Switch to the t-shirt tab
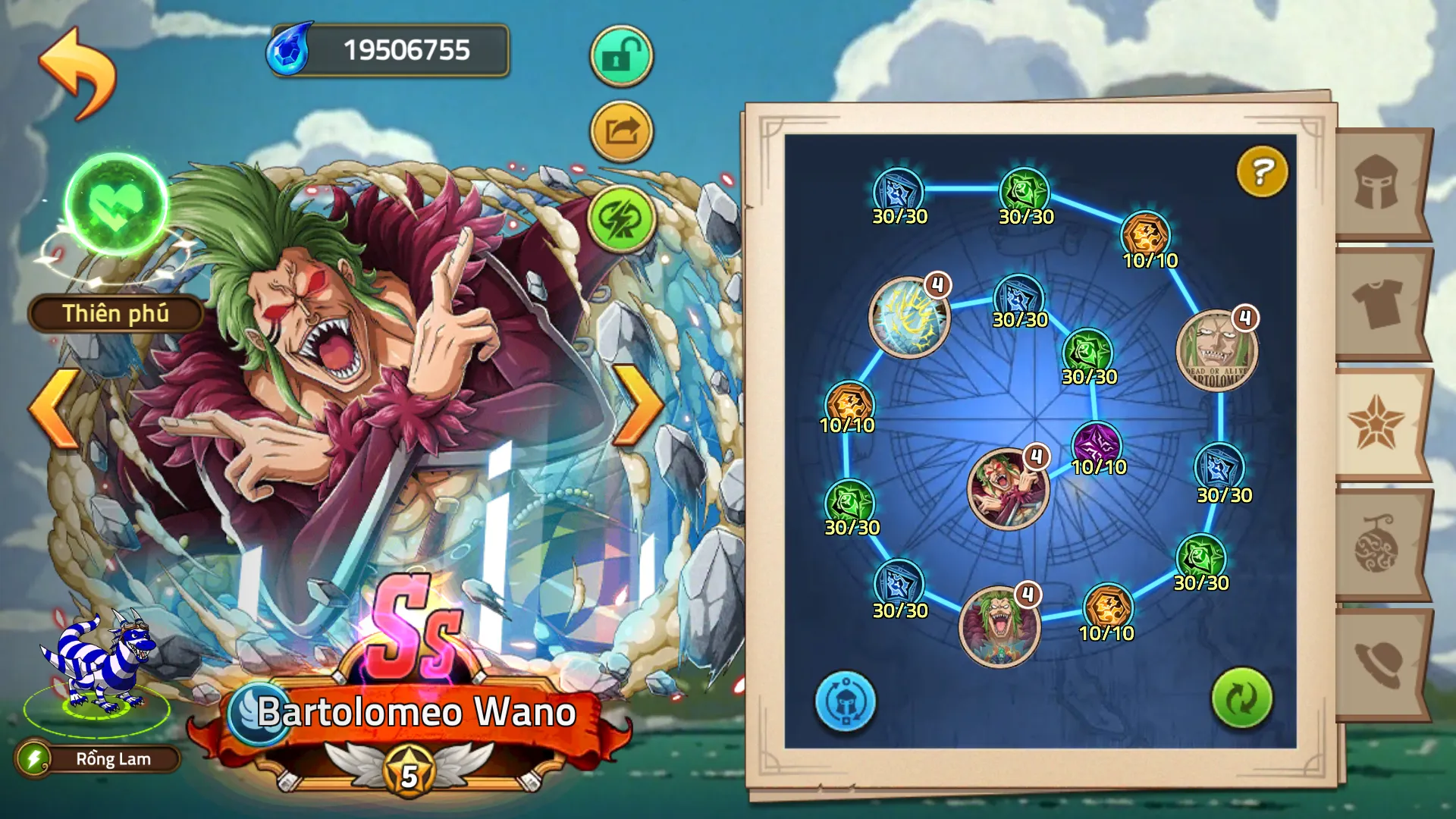The image size is (1456, 819). click(1377, 303)
